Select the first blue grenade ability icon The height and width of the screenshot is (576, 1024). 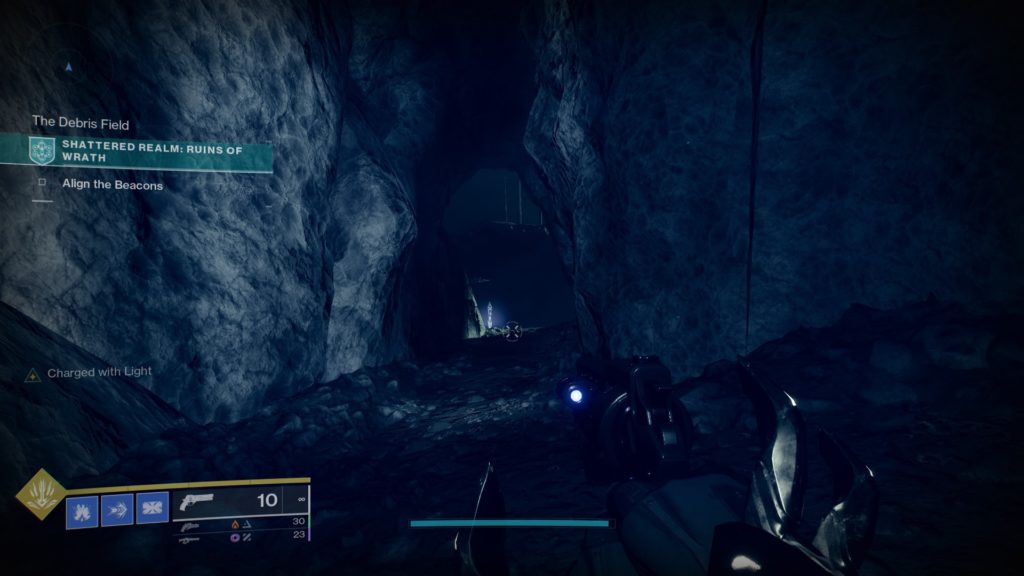82,510
